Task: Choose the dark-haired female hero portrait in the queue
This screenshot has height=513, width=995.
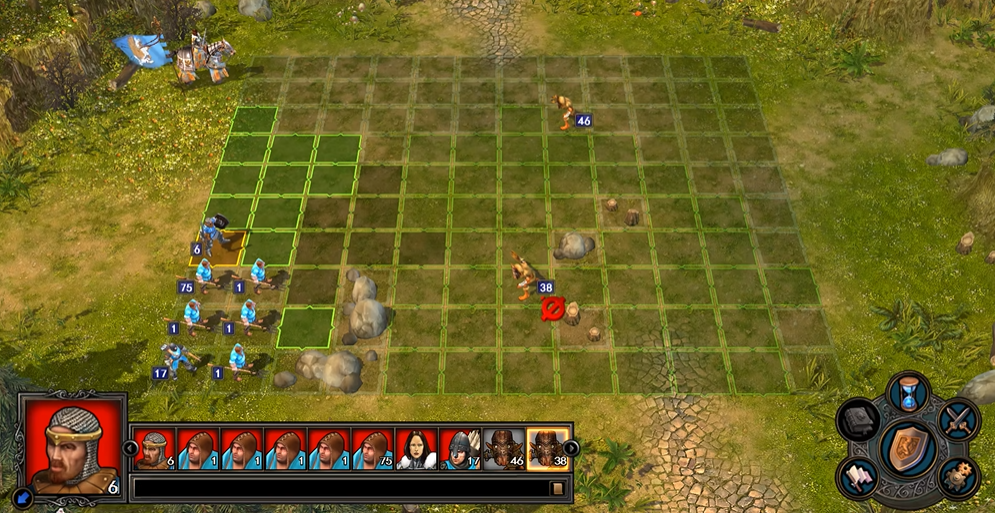Action: coord(417,449)
